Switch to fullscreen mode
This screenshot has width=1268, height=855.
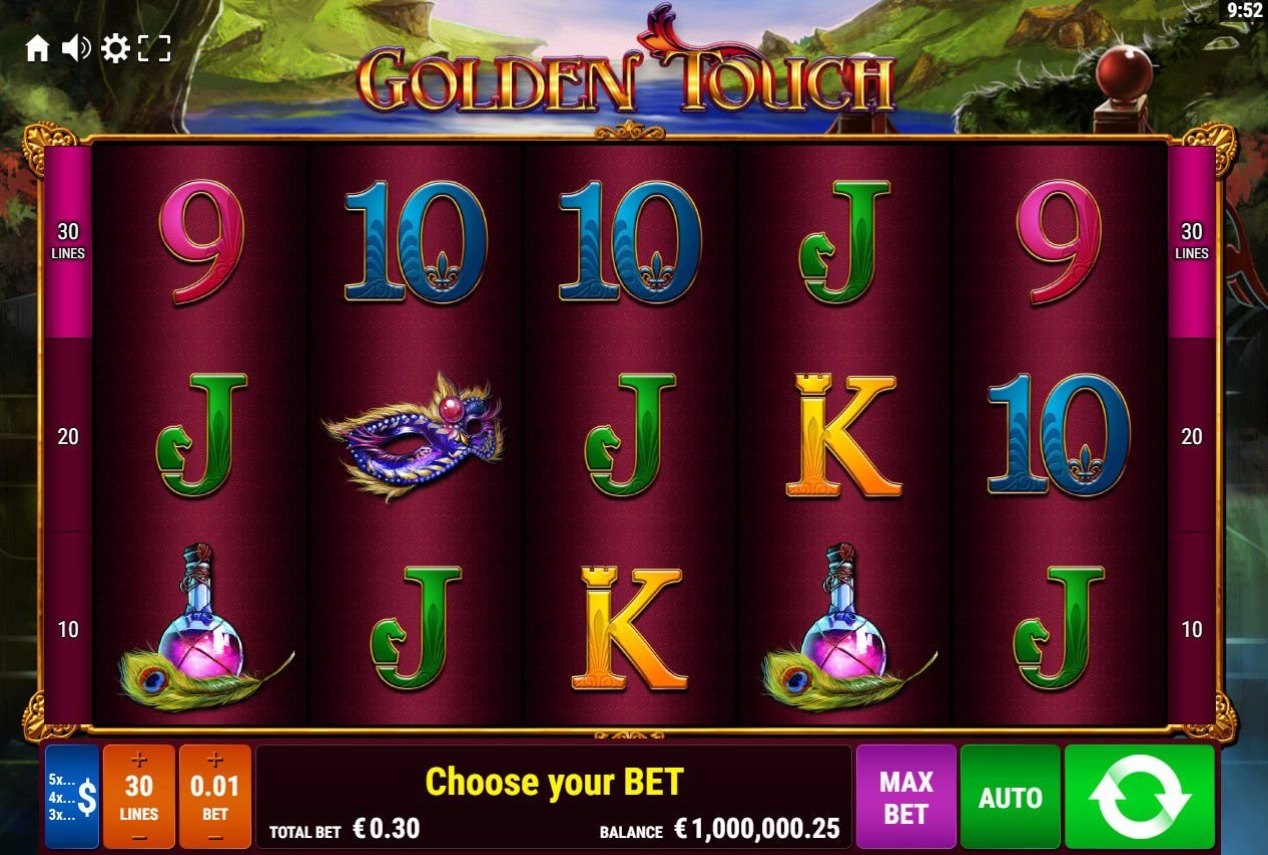pos(154,48)
